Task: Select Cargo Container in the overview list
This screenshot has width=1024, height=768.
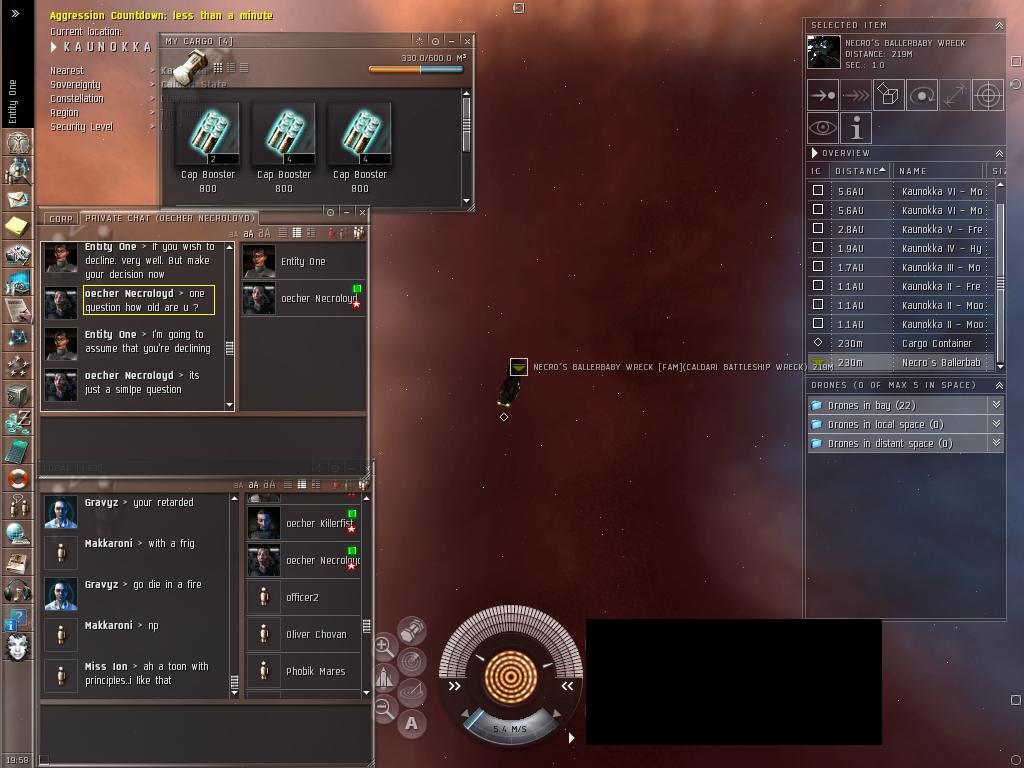Action: [936, 343]
